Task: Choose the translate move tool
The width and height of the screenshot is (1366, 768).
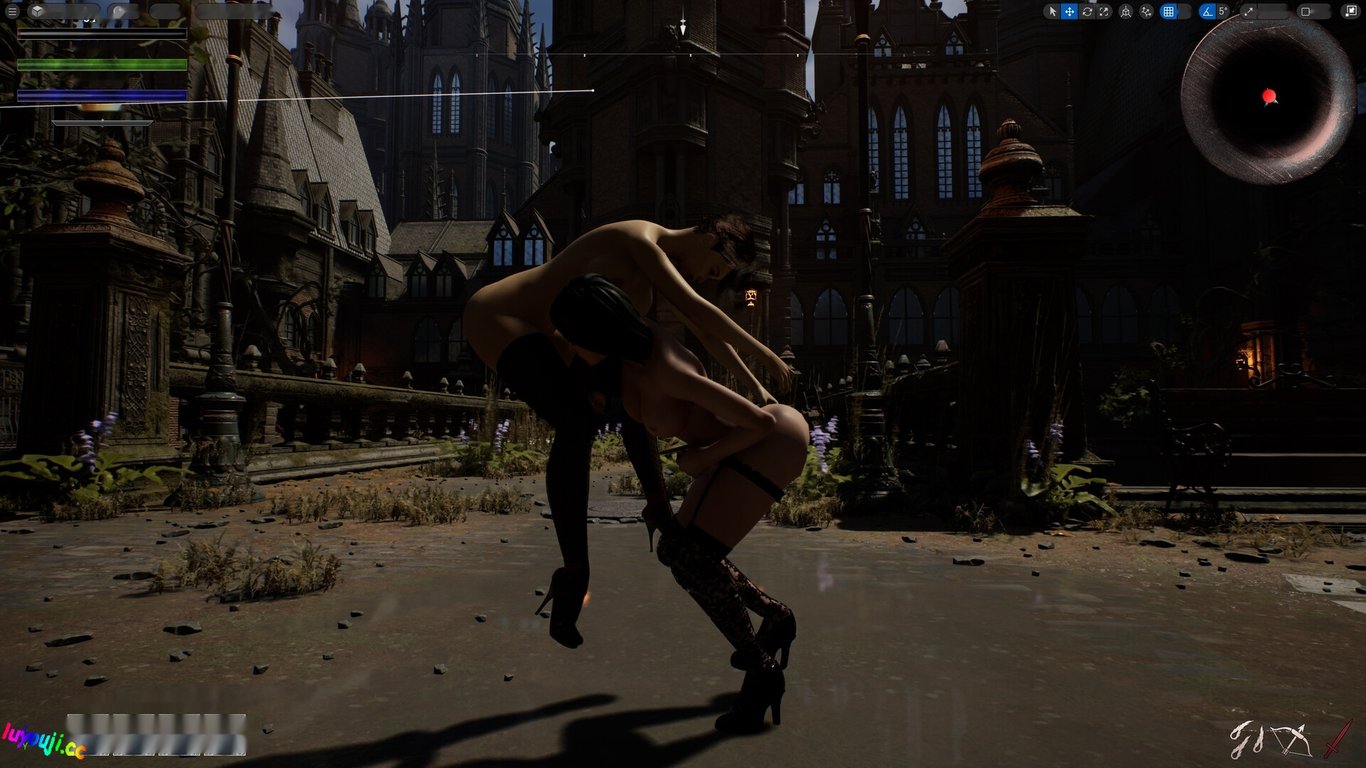Action: point(1069,12)
